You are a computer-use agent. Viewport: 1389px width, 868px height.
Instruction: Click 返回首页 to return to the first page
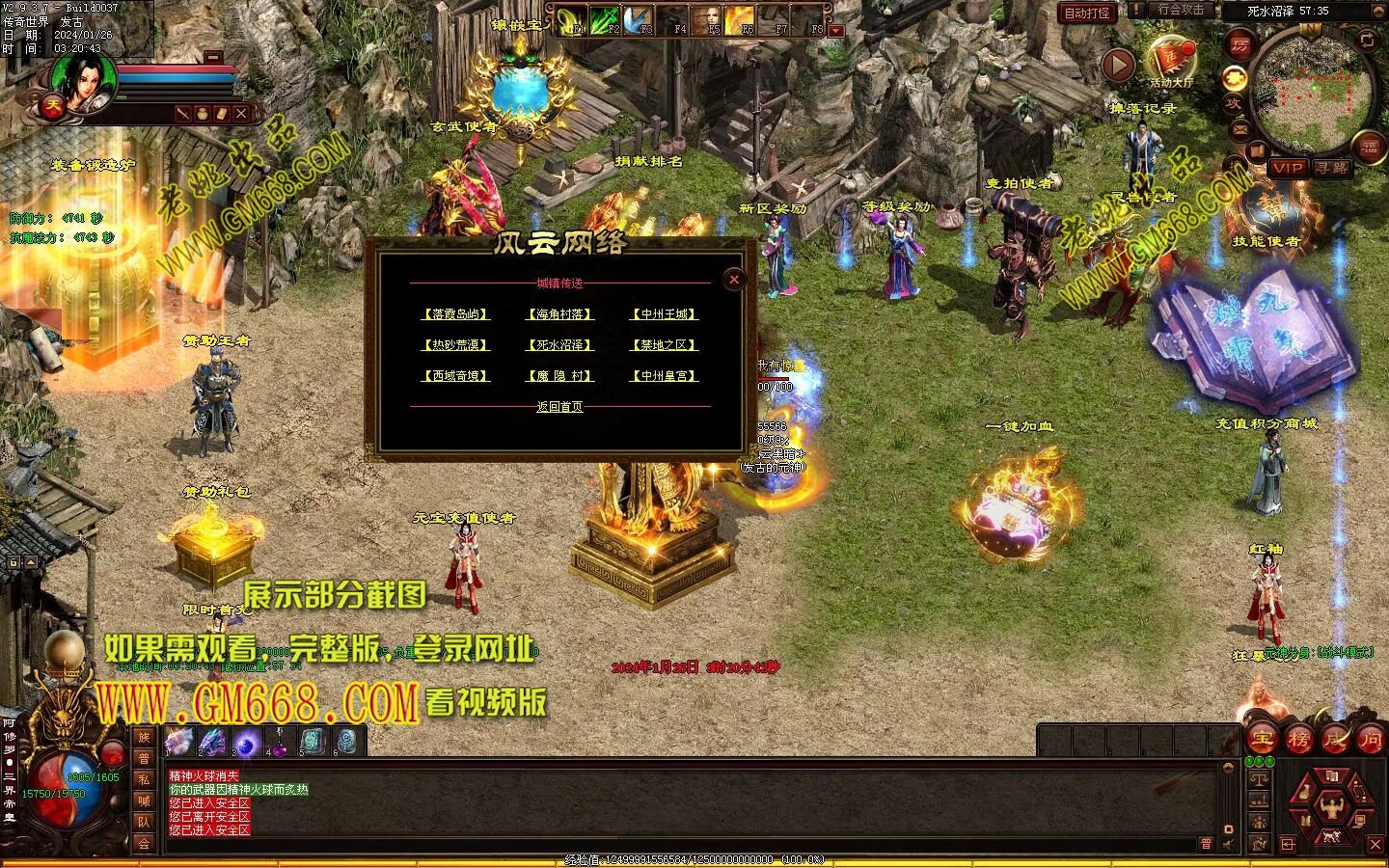(x=559, y=407)
